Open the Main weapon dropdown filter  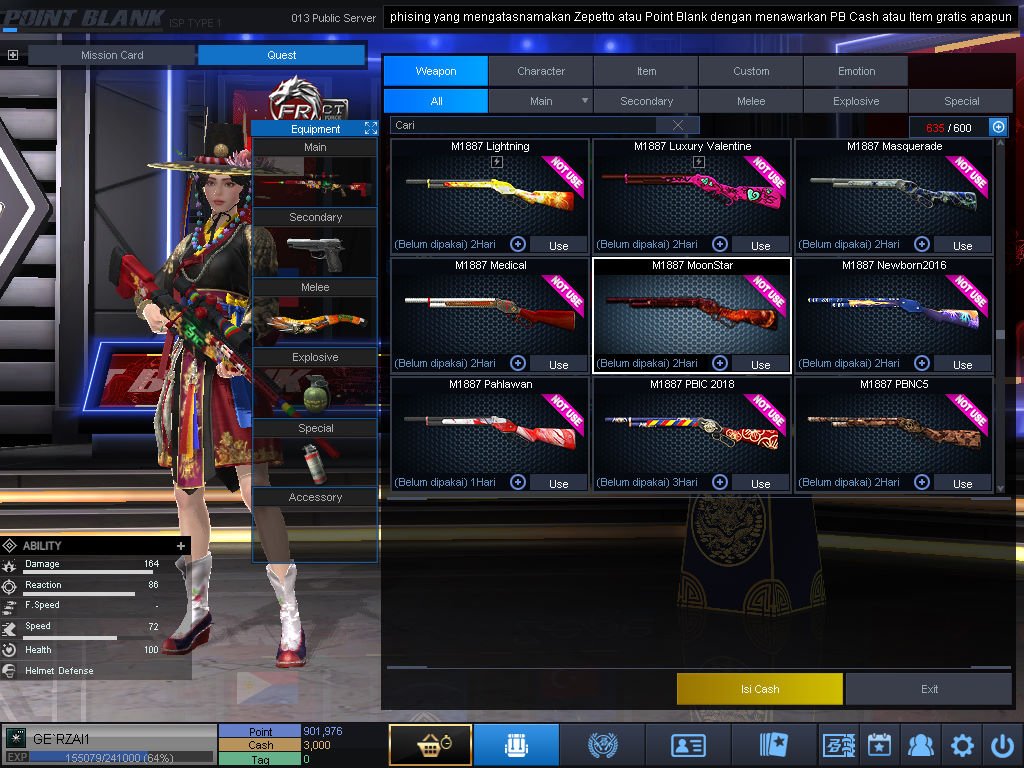coord(584,101)
